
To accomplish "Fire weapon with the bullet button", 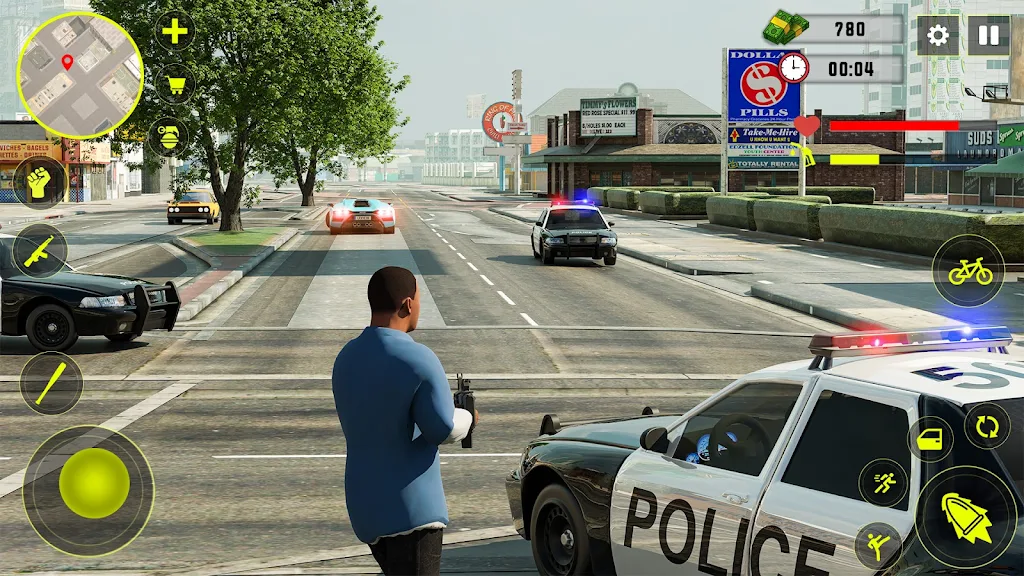I will (966, 517).
